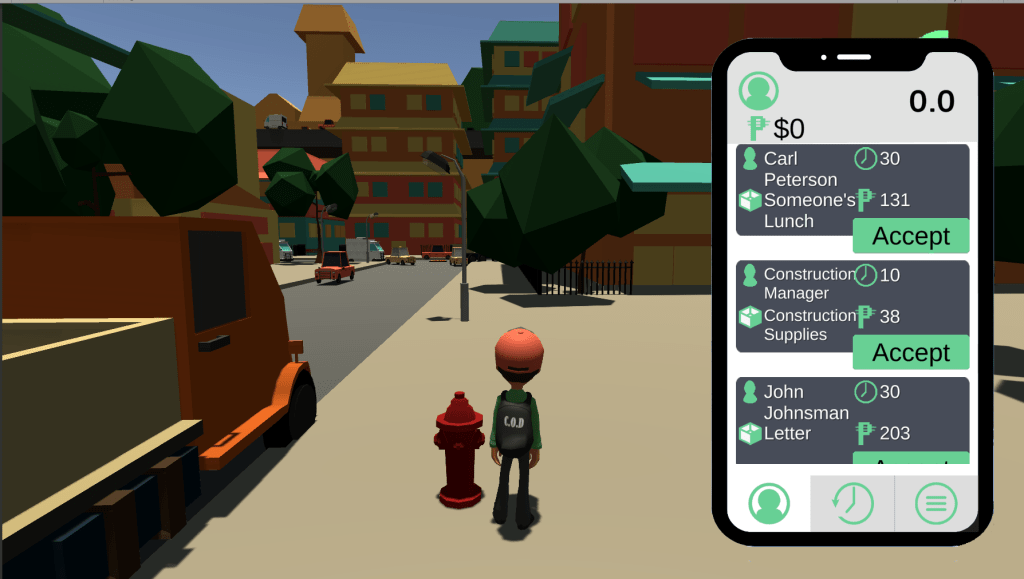Select the profile avatar at top of phone
This screenshot has width=1024, height=579.
759,91
